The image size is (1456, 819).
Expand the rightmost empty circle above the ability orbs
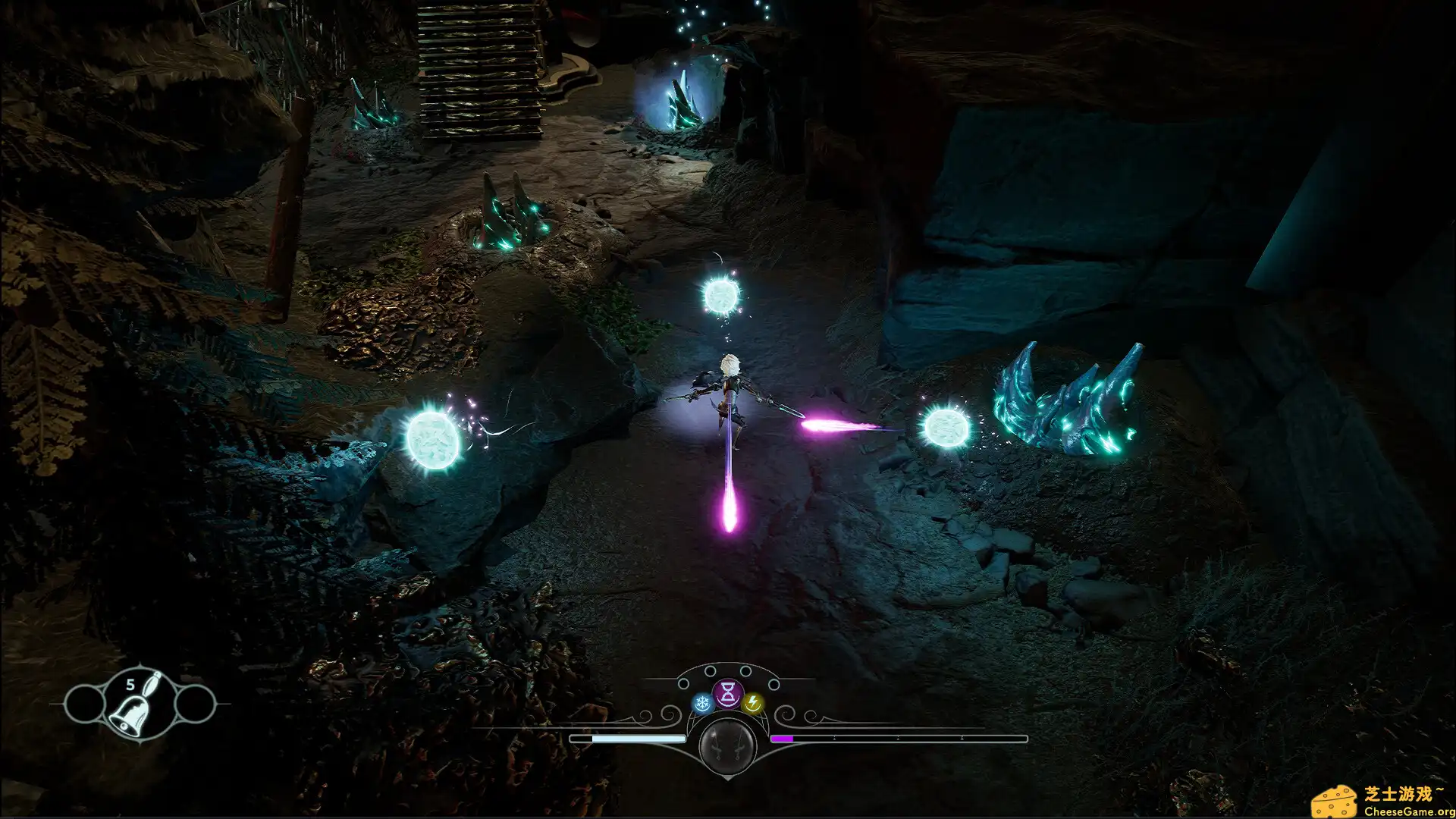773,683
